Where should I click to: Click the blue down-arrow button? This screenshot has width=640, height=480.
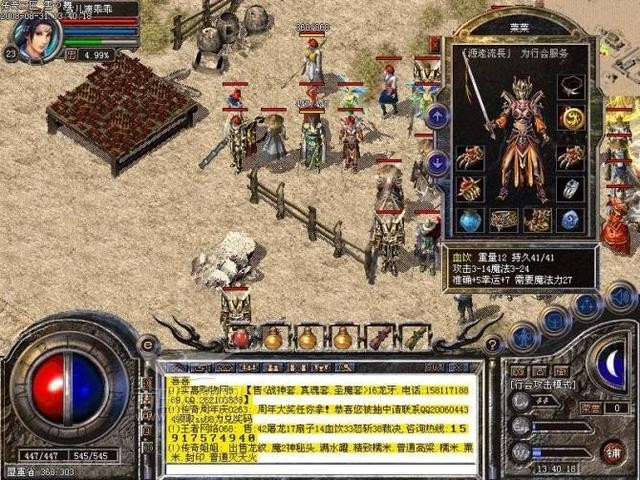tap(437, 162)
